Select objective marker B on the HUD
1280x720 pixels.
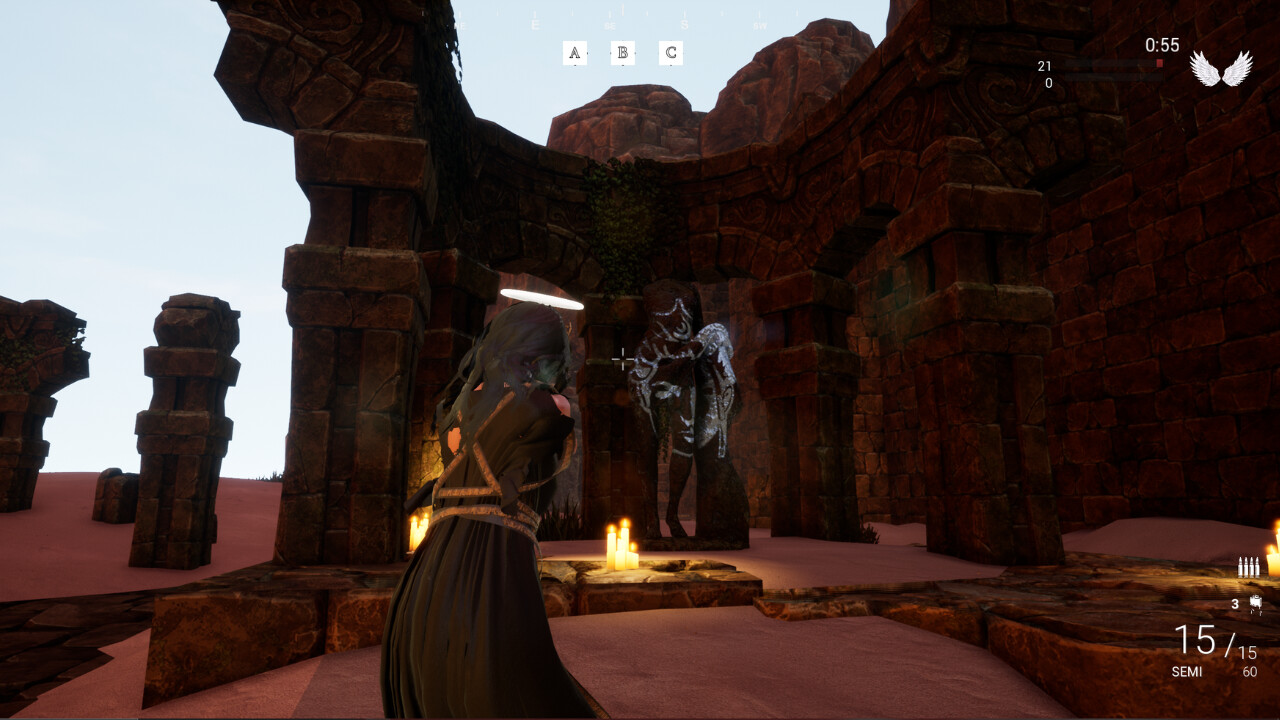pos(622,52)
